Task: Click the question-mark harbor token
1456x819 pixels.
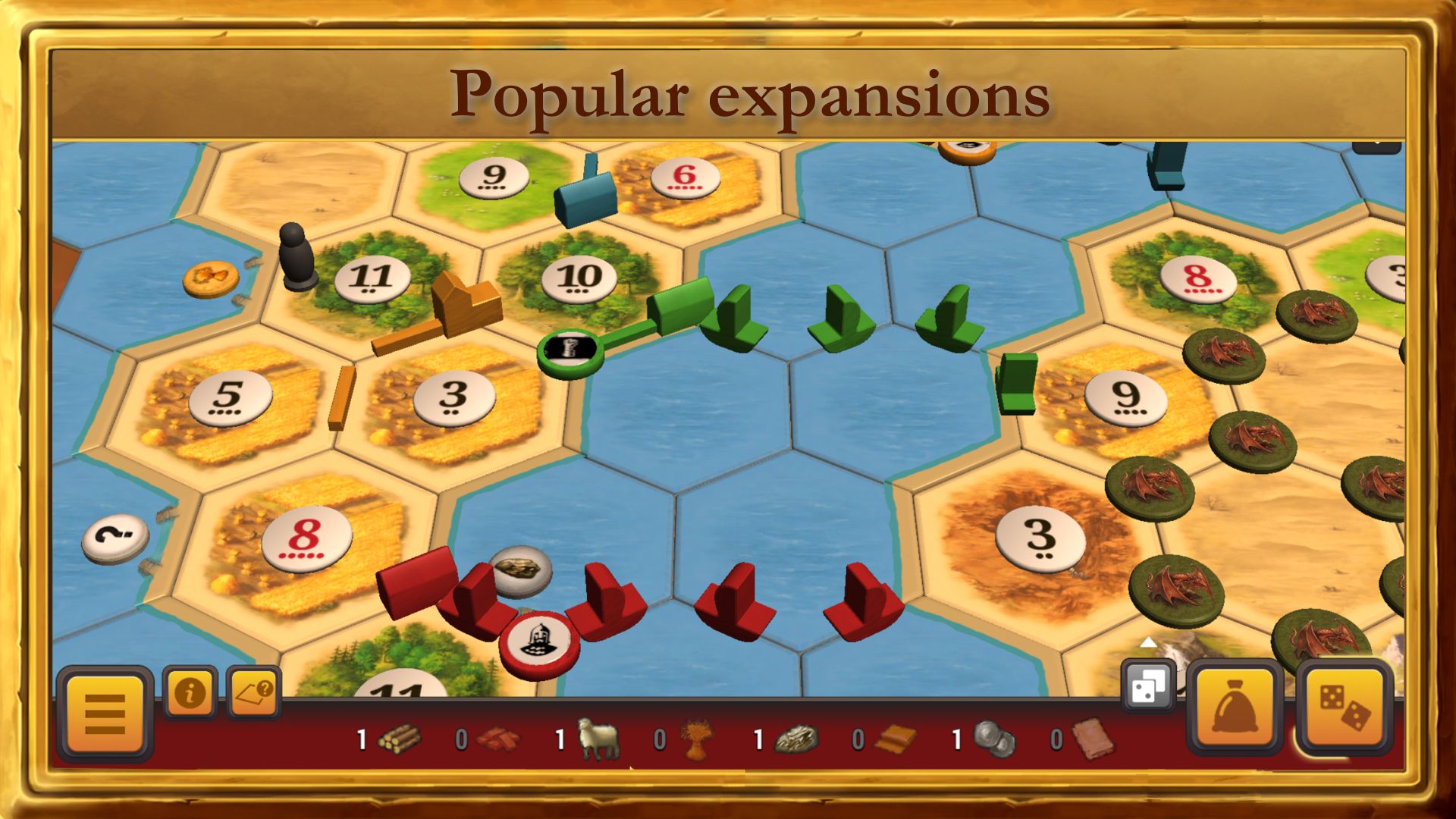Action: point(114,538)
